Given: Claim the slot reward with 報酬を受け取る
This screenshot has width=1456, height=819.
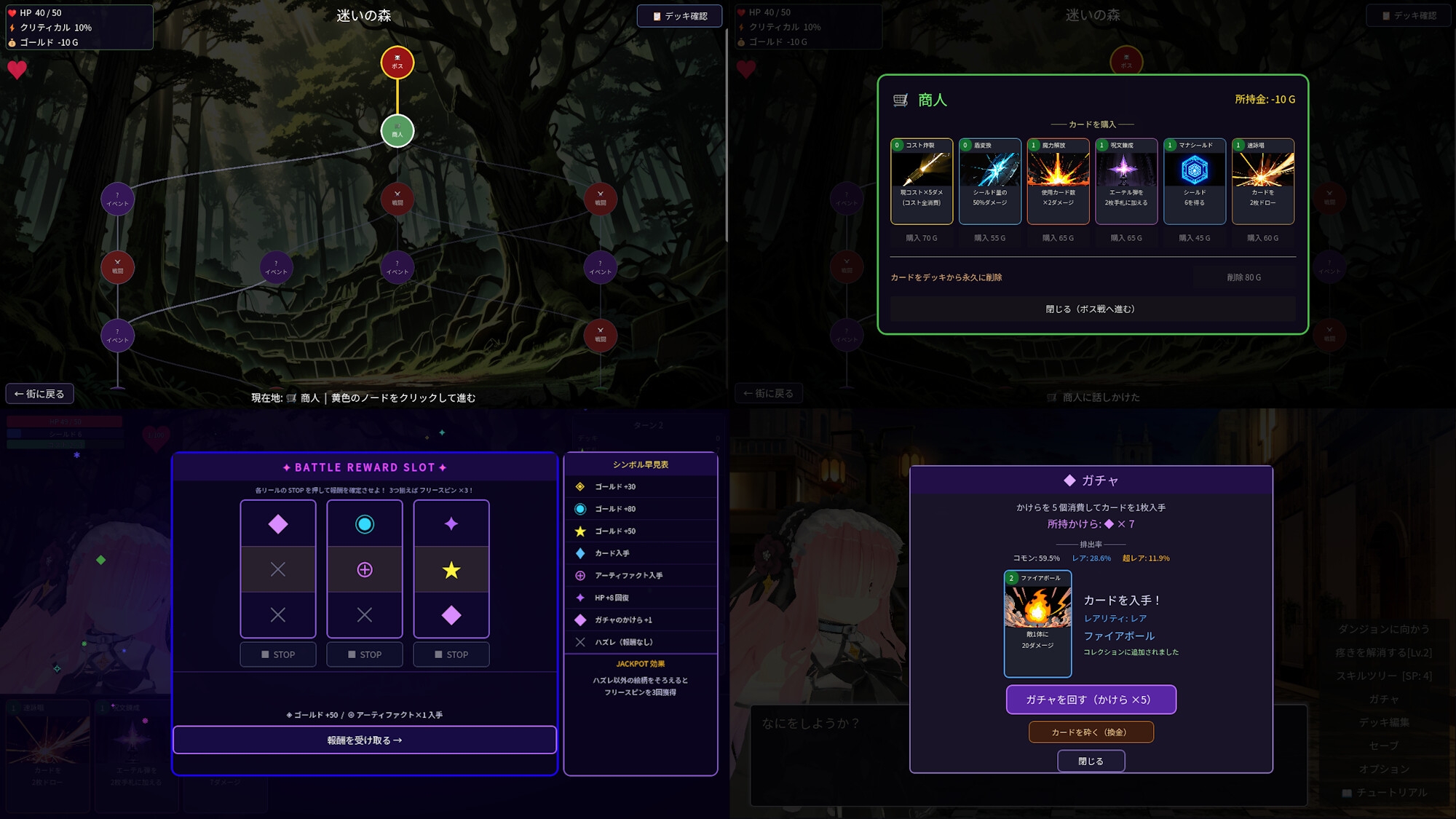Looking at the screenshot, I should [365, 740].
